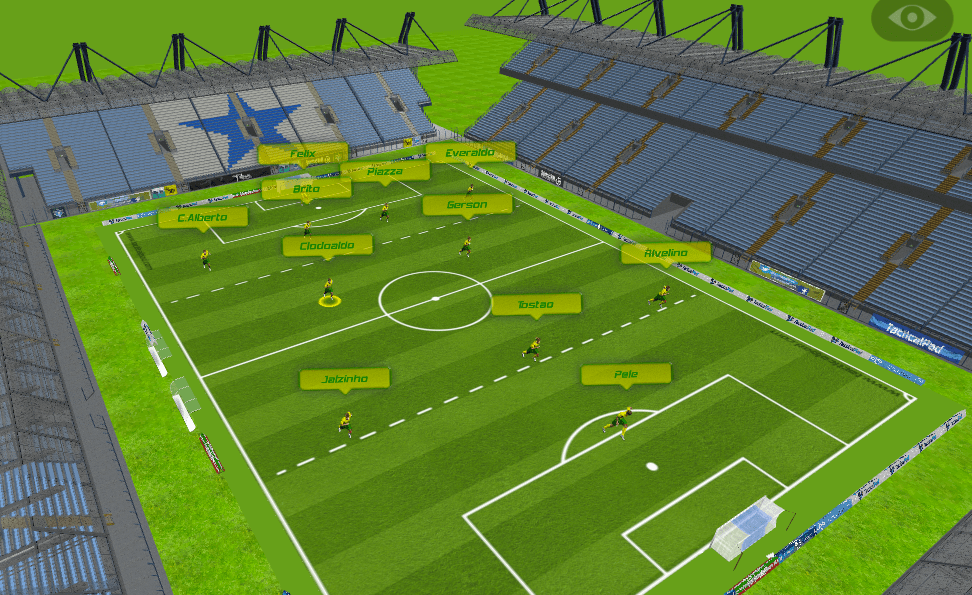Click the Clodoaldo player label

click(327, 245)
